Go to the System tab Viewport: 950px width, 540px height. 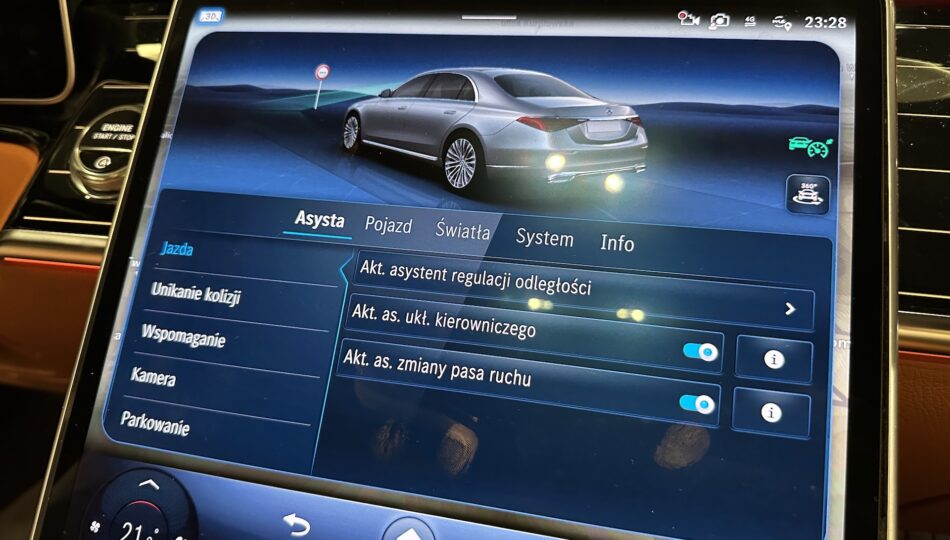pyautogui.click(x=544, y=238)
